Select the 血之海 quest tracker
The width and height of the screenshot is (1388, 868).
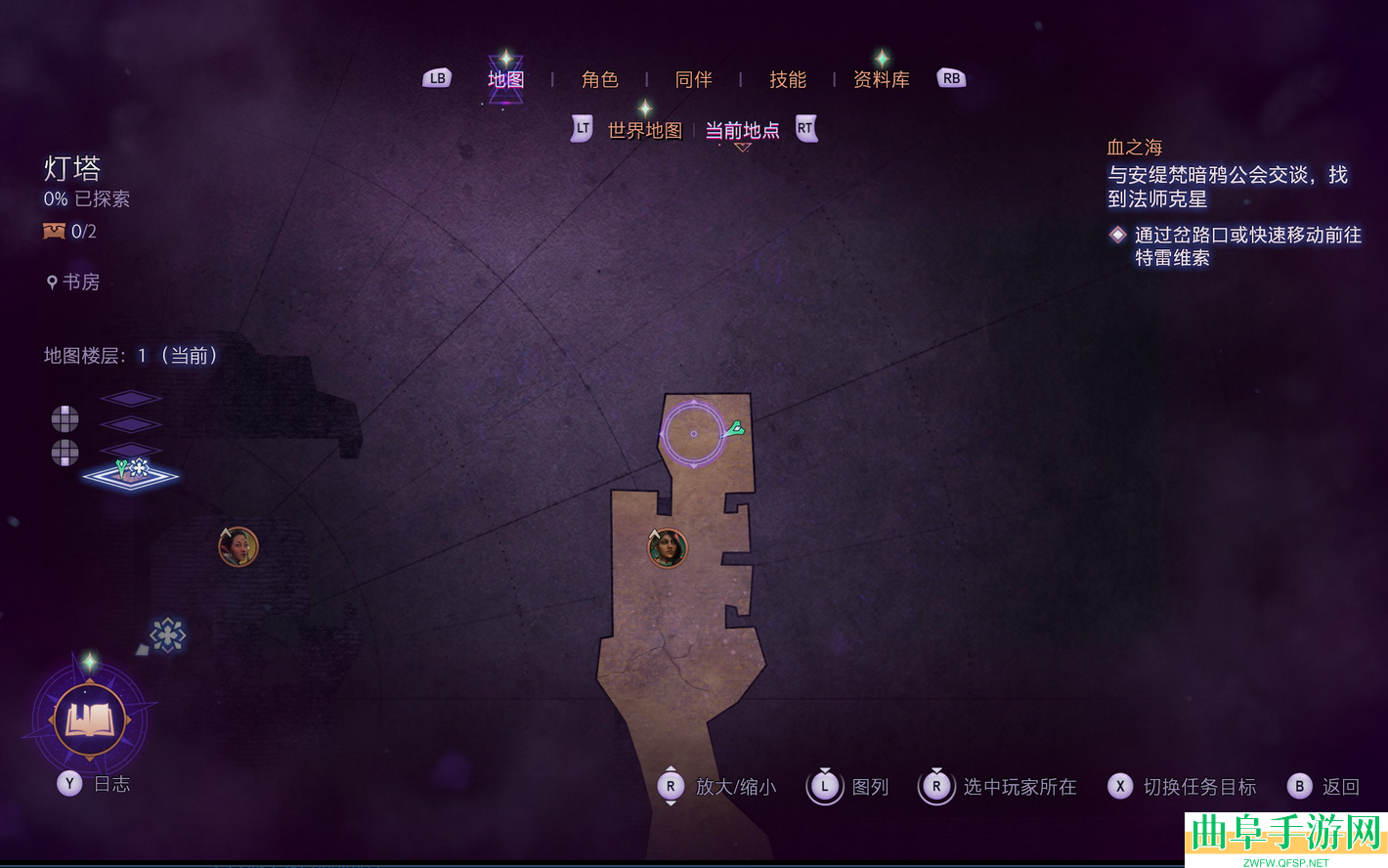(x=1135, y=148)
